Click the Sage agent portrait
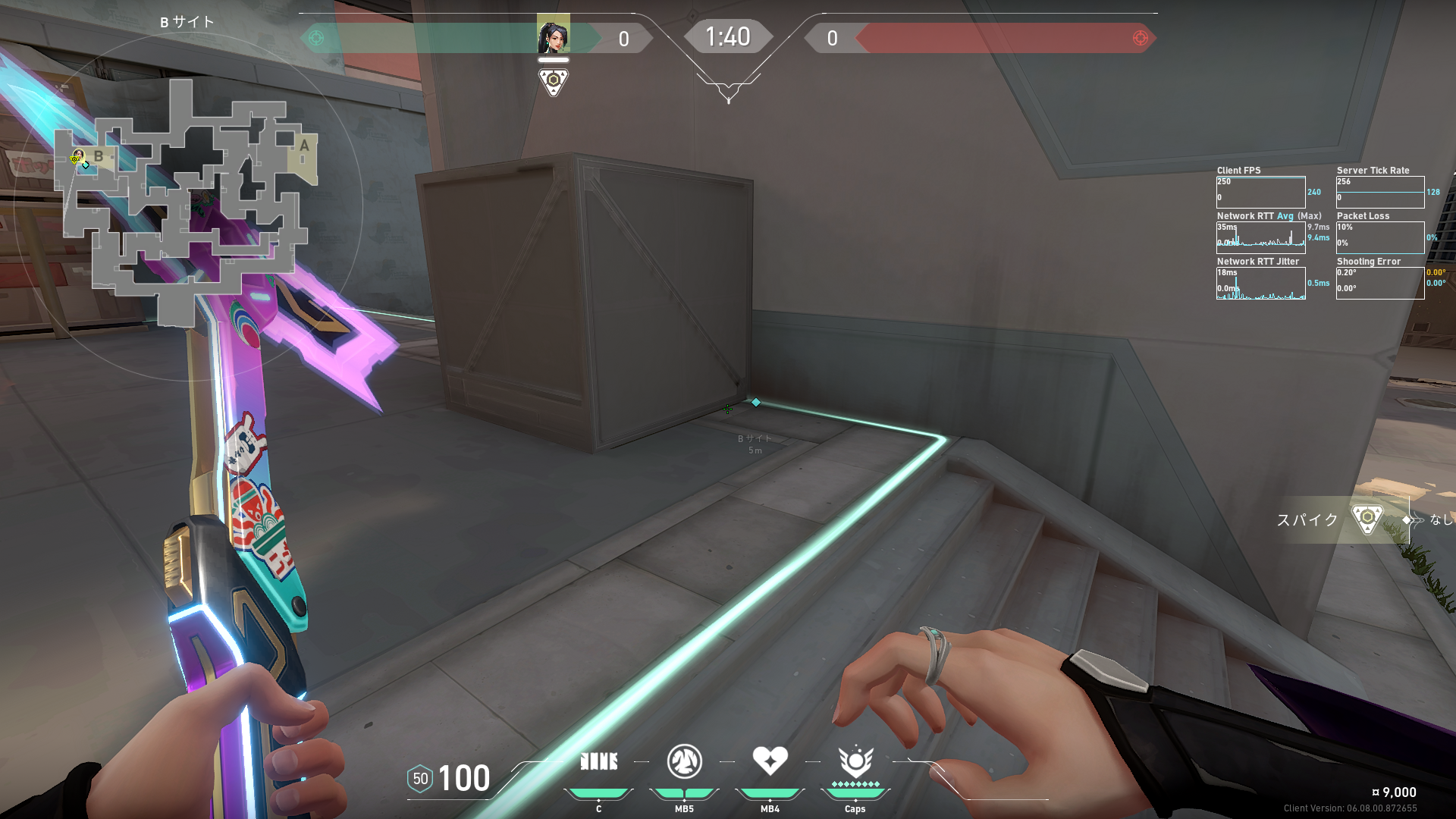The width and height of the screenshot is (1456, 819). pos(553,35)
